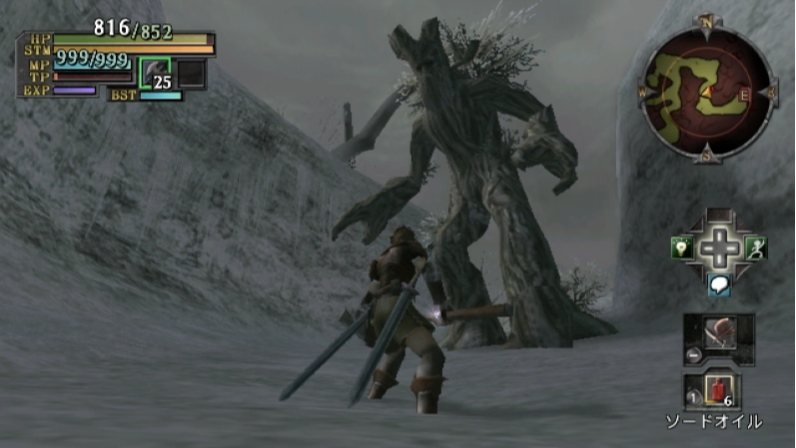Viewport: 796px width, 448px height.
Task: Select the axe skill slot showing 25
Action: tap(155, 74)
